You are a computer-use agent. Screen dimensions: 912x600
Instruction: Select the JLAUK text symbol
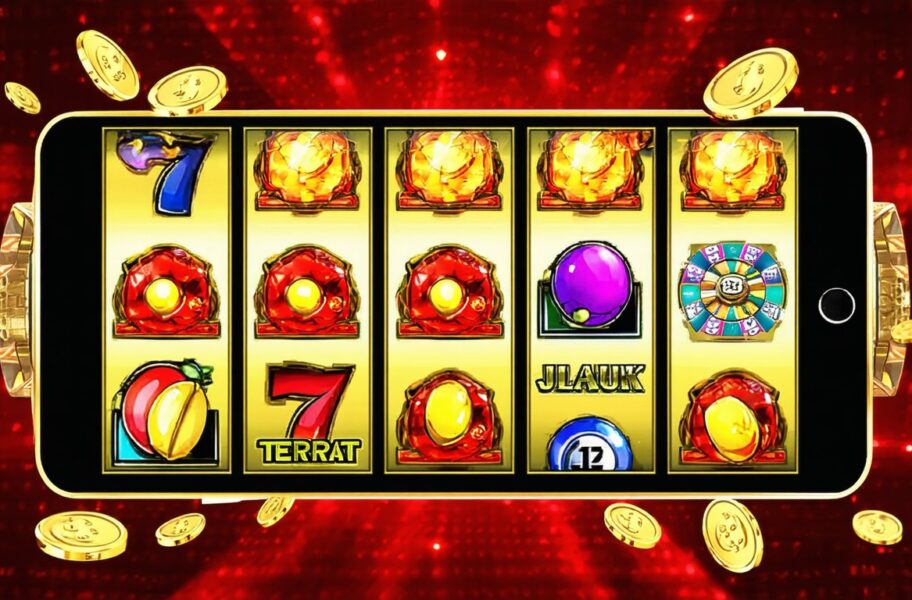(590, 378)
